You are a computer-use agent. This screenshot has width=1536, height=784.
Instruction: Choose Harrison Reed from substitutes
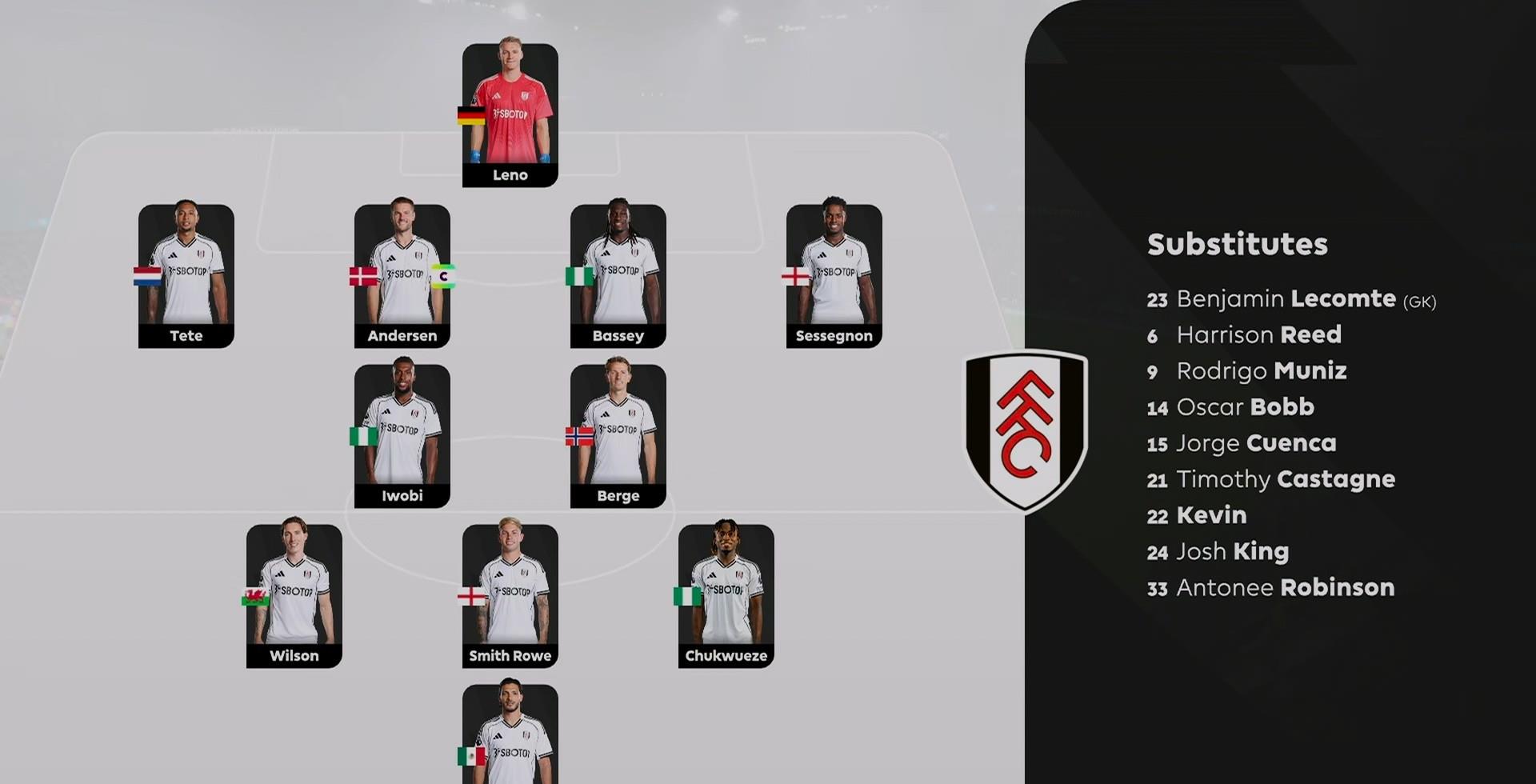1258,335
